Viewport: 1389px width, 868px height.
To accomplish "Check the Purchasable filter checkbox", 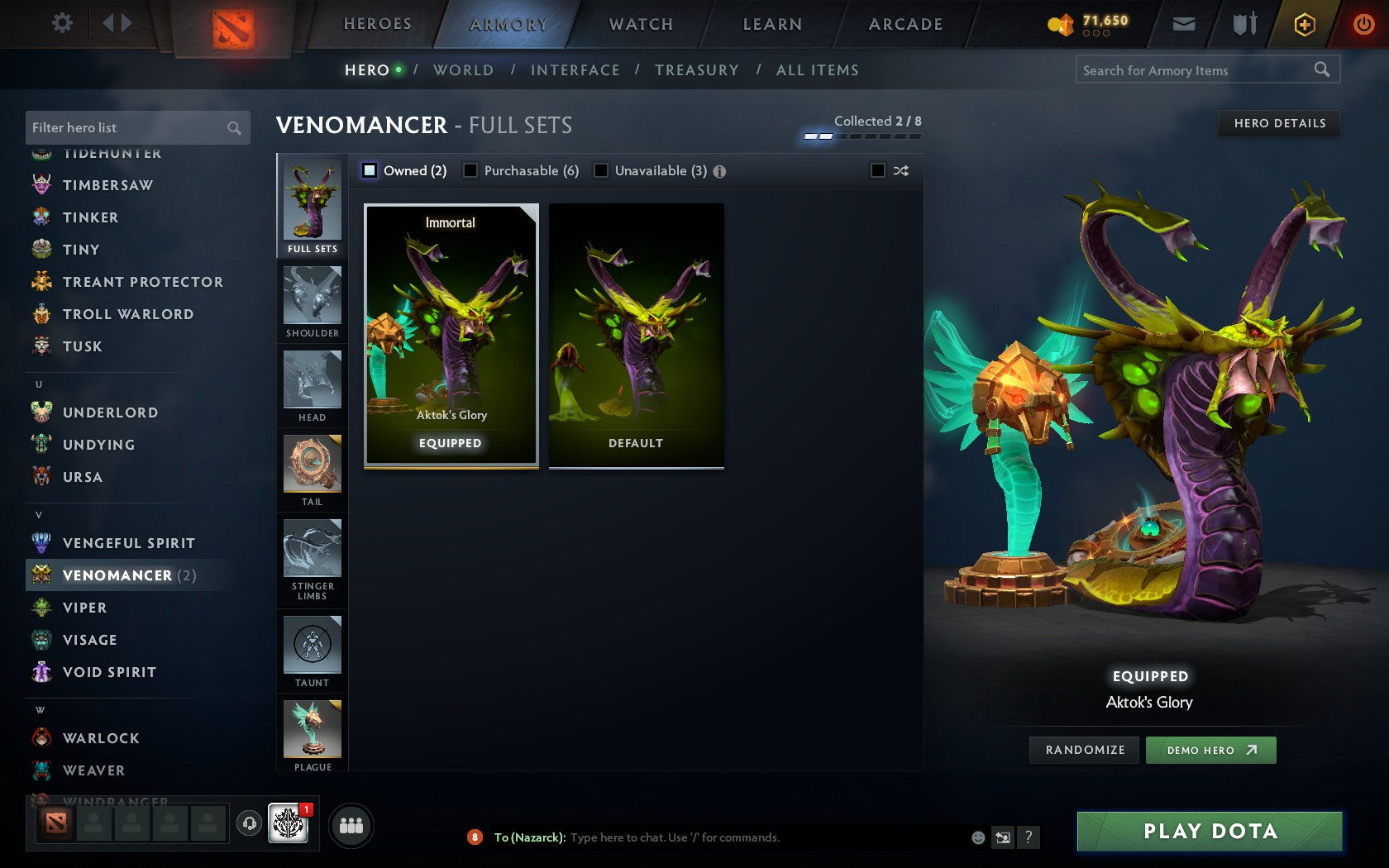I will pyautogui.click(x=471, y=169).
